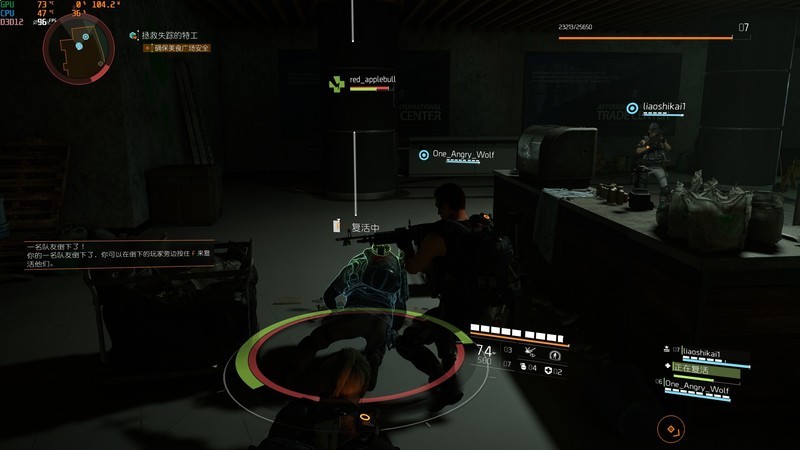Activate the drone skill icon

(x=530, y=354)
